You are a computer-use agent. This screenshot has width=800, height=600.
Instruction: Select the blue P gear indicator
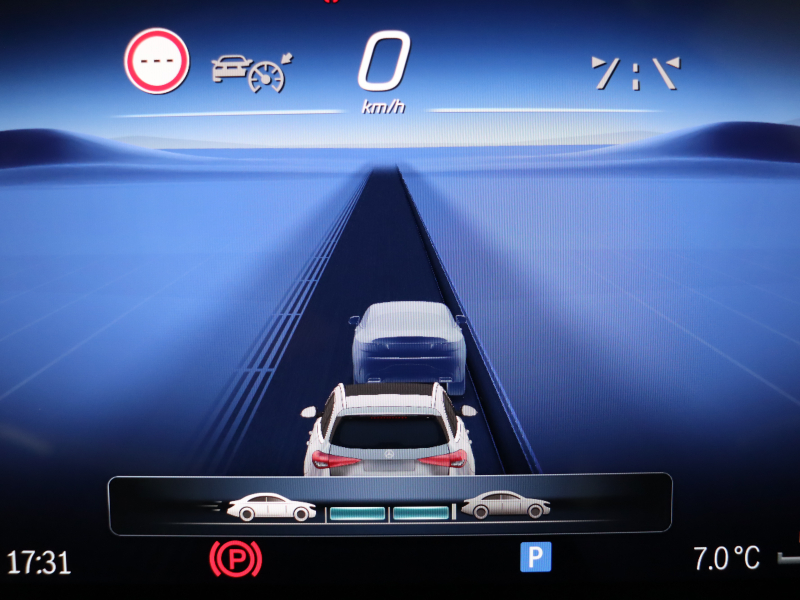[x=535, y=557]
